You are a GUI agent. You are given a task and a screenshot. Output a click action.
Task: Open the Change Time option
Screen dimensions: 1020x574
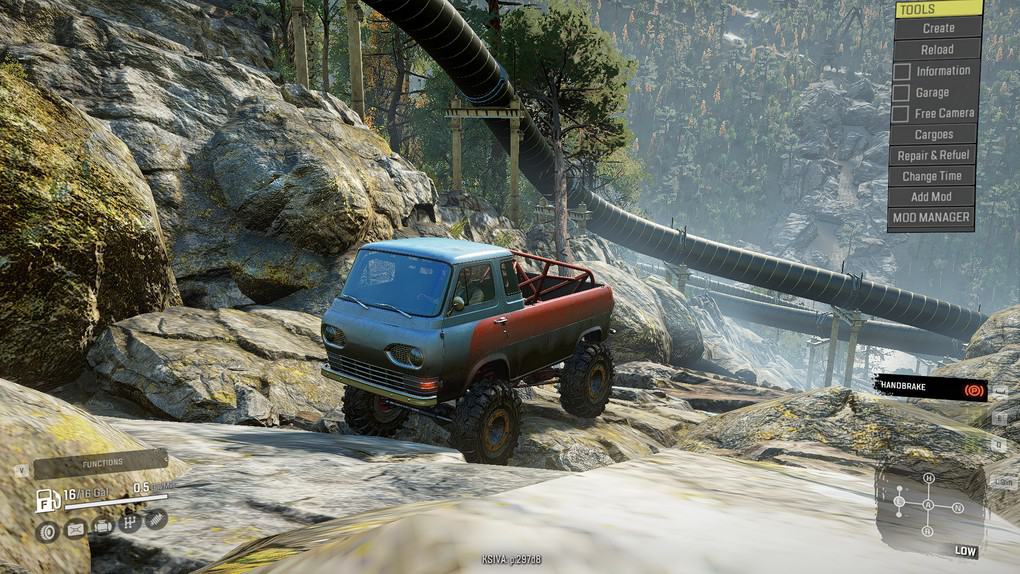pos(932,176)
